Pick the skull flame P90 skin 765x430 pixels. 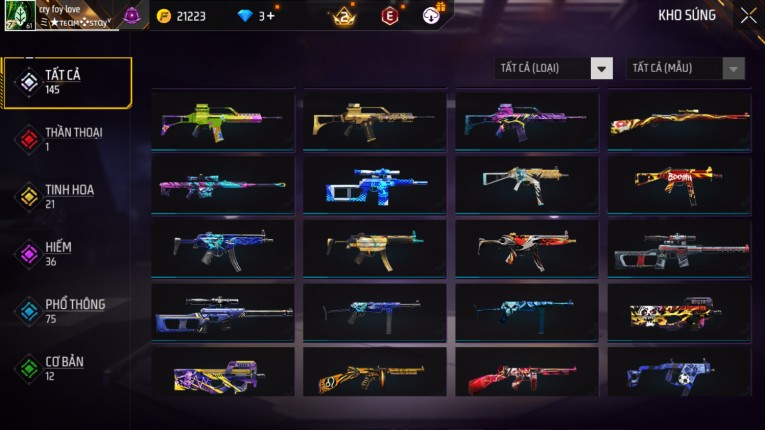679,313
